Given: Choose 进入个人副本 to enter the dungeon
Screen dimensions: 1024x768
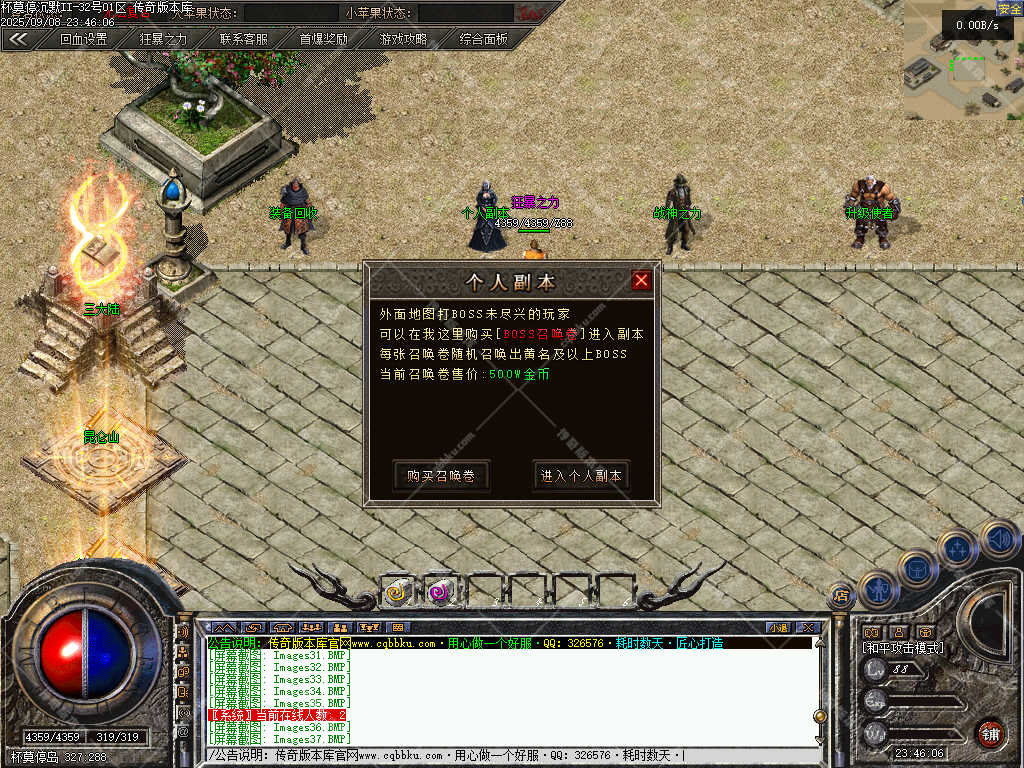Looking at the screenshot, I should pos(581,476).
